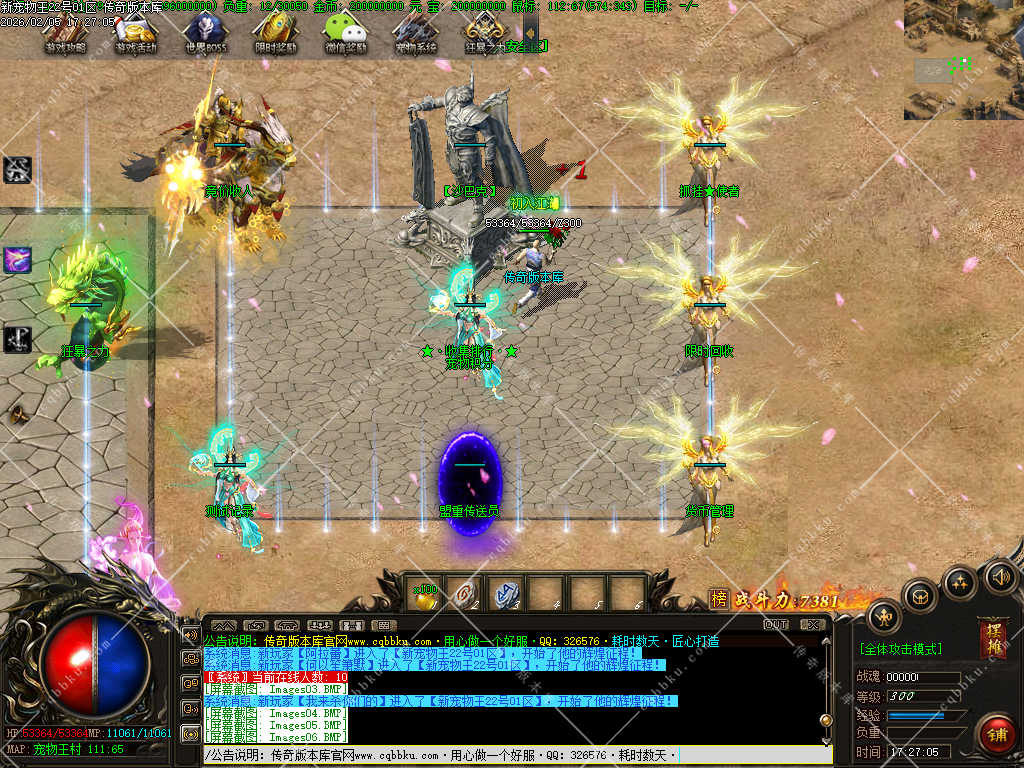1024x768 pixels.
Task: Open the 摆摊 stall banner
Action: 994,638
